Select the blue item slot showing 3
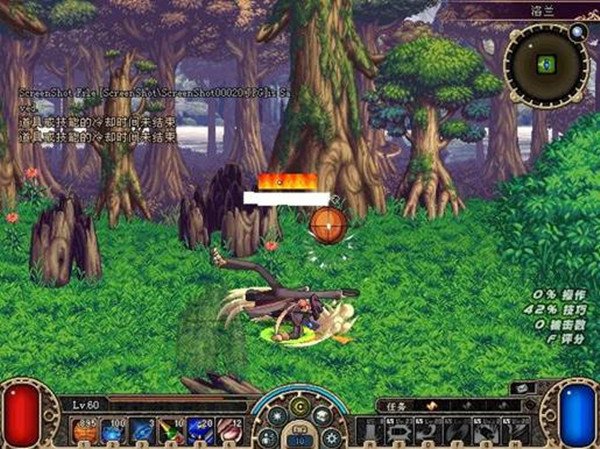 click(x=142, y=431)
